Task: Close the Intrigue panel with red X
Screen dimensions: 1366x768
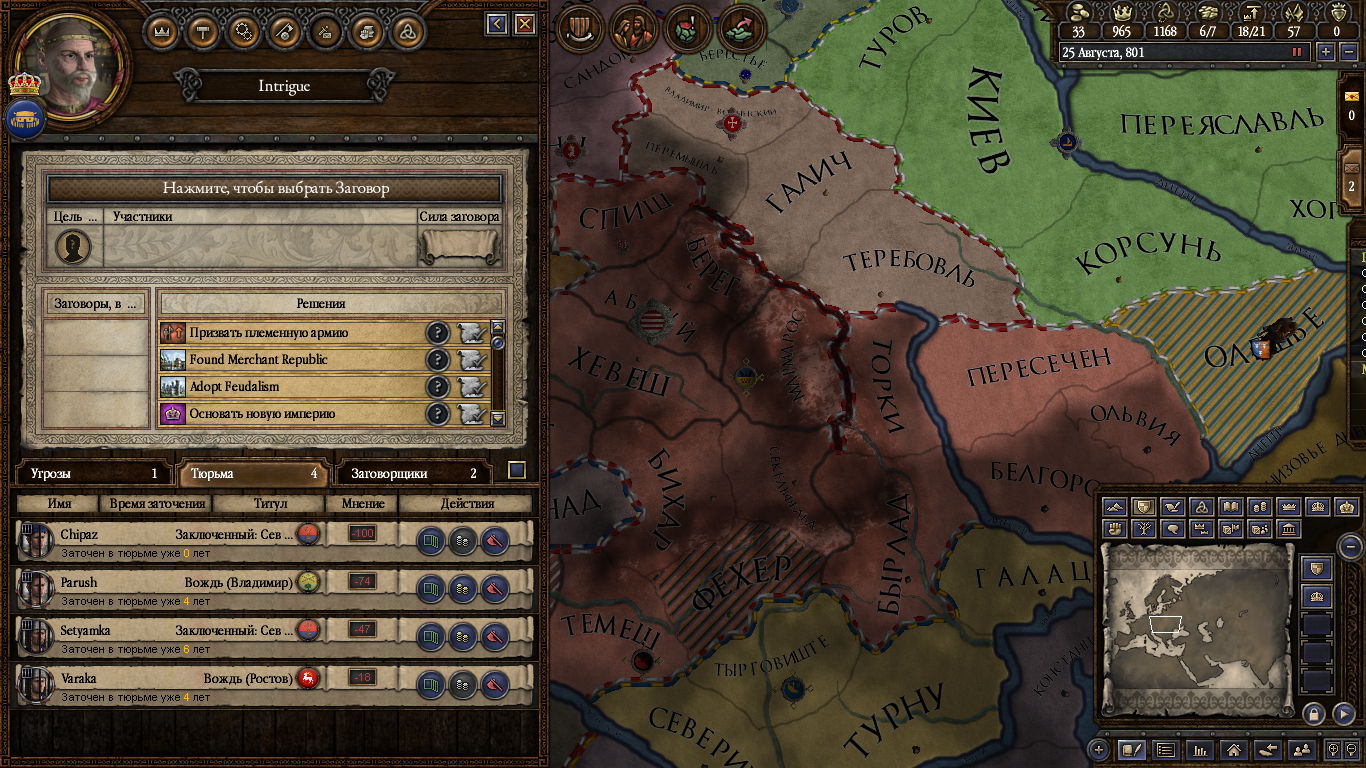Action: 524,24
